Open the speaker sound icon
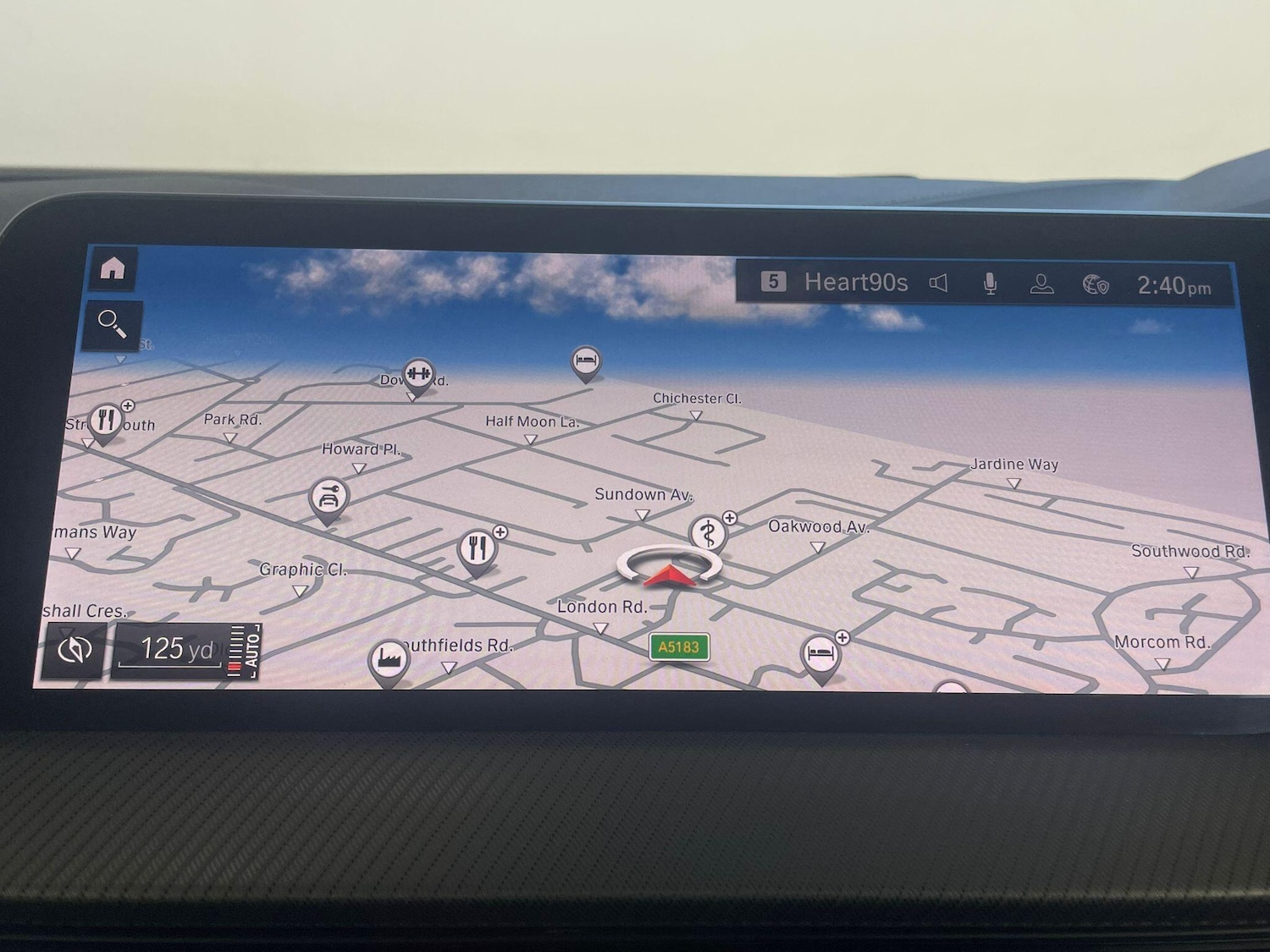The width and height of the screenshot is (1270, 952). click(x=938, y=283)
